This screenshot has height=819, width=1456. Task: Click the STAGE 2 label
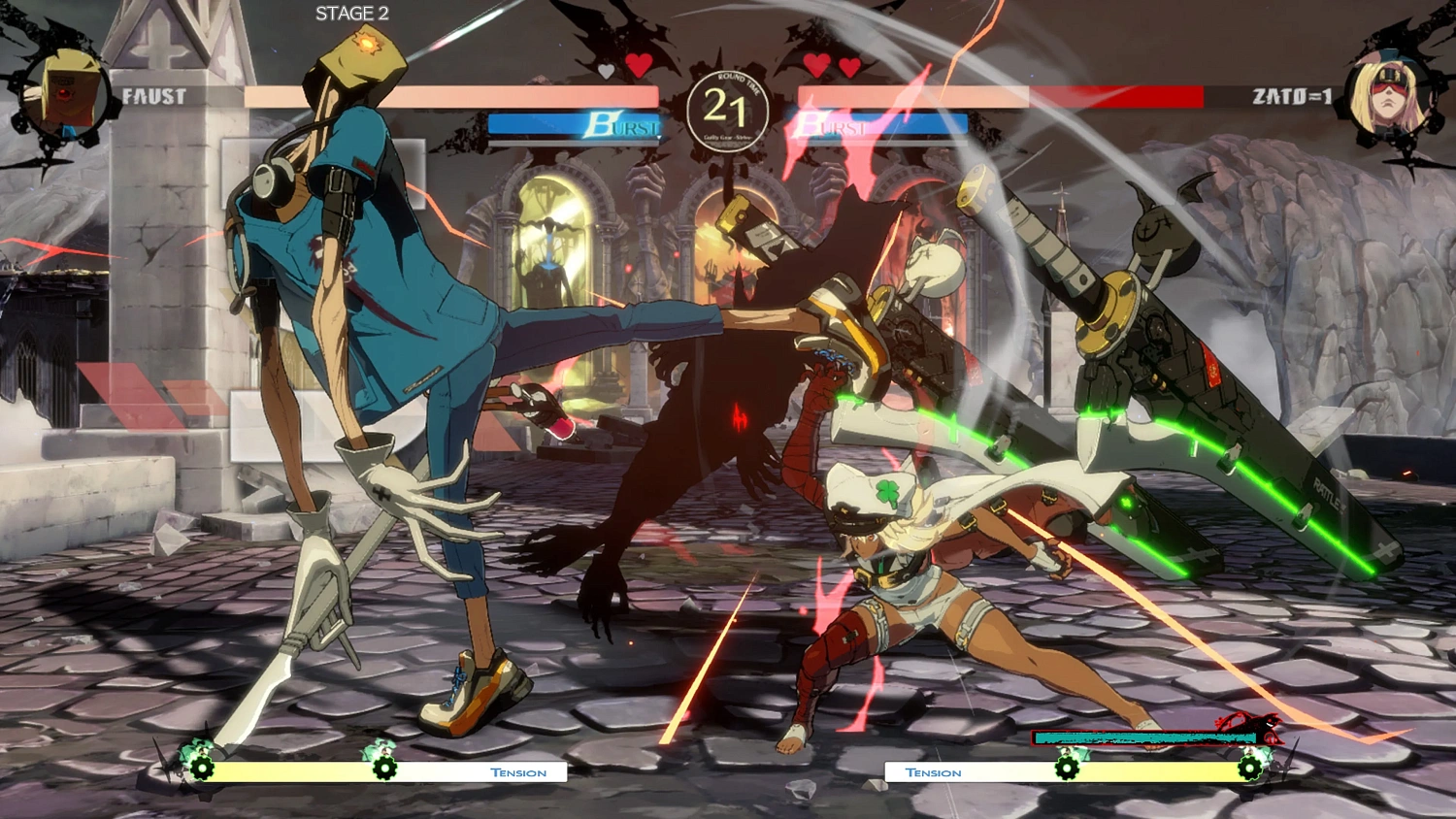[x=350, y=14]
